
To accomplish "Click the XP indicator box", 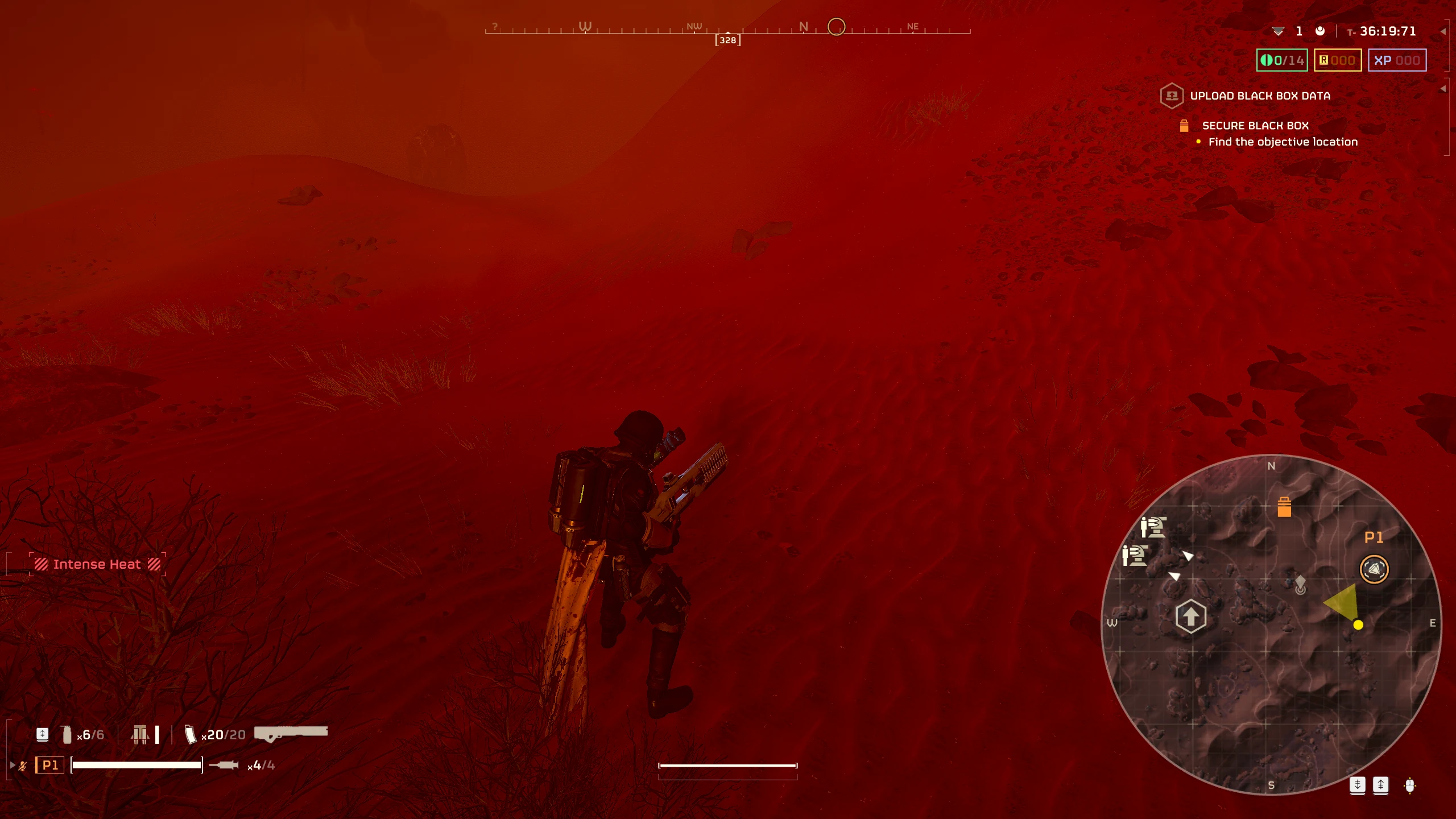I will [x=1397, y=60].
